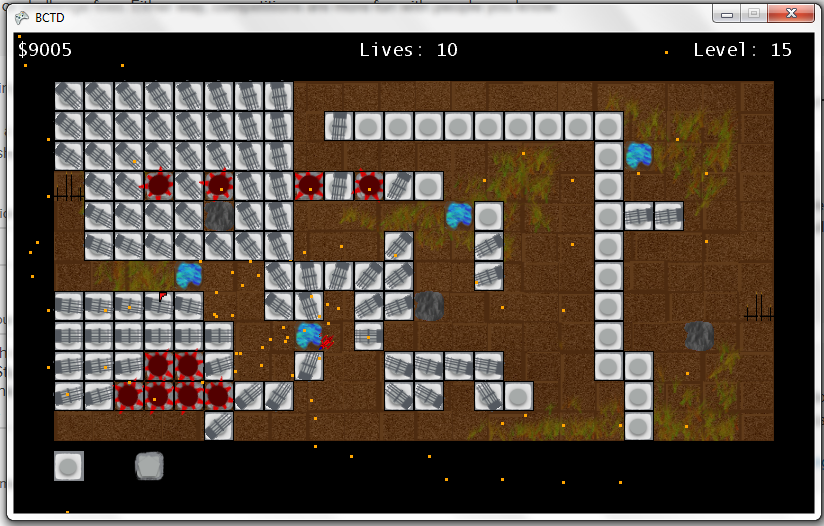
Task: Select the round silver tower build icon
Action: coord(69,466)
